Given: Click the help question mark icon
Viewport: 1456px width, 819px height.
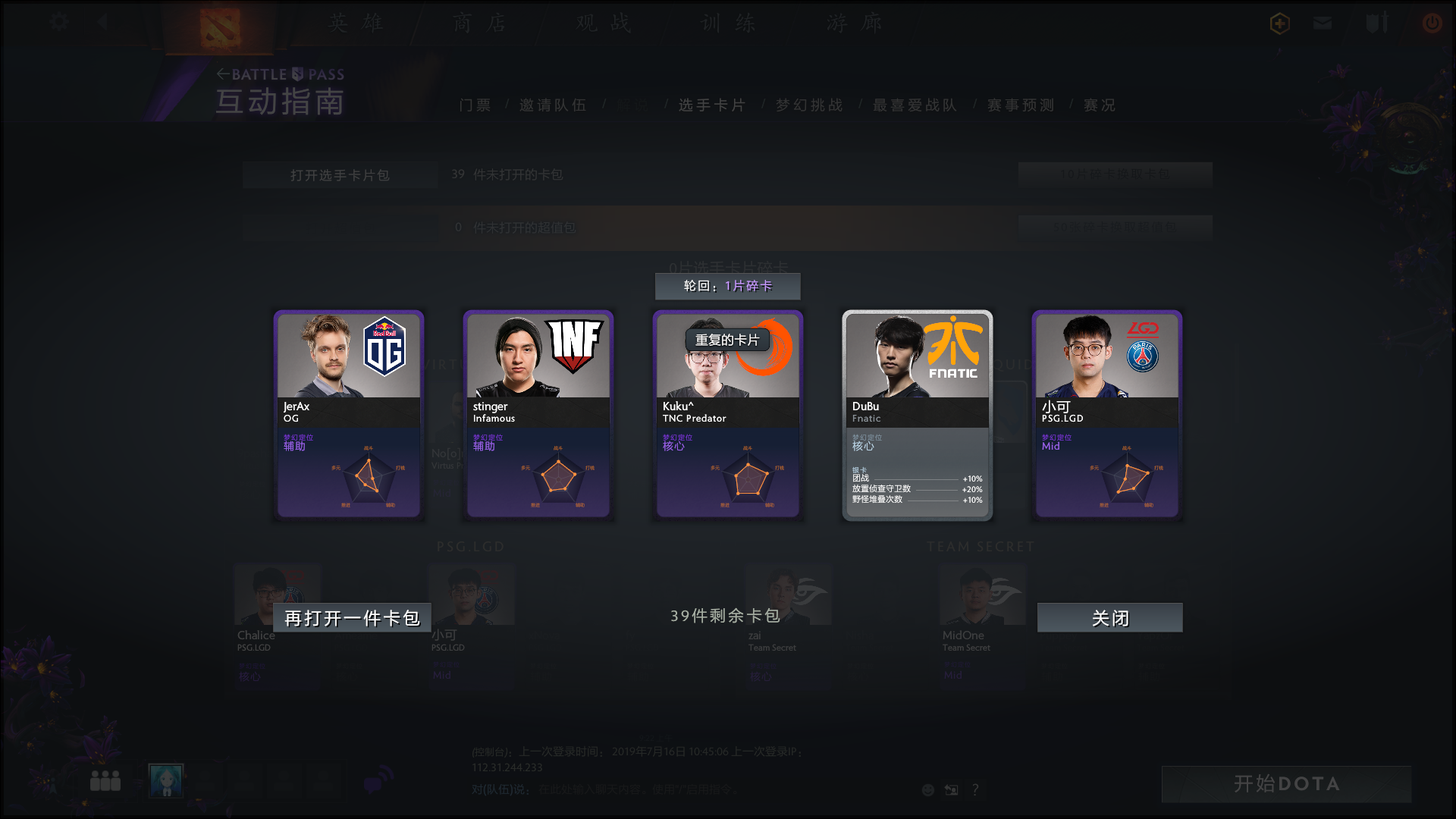Looking at the screenshot, I should (x=975, y=789).
